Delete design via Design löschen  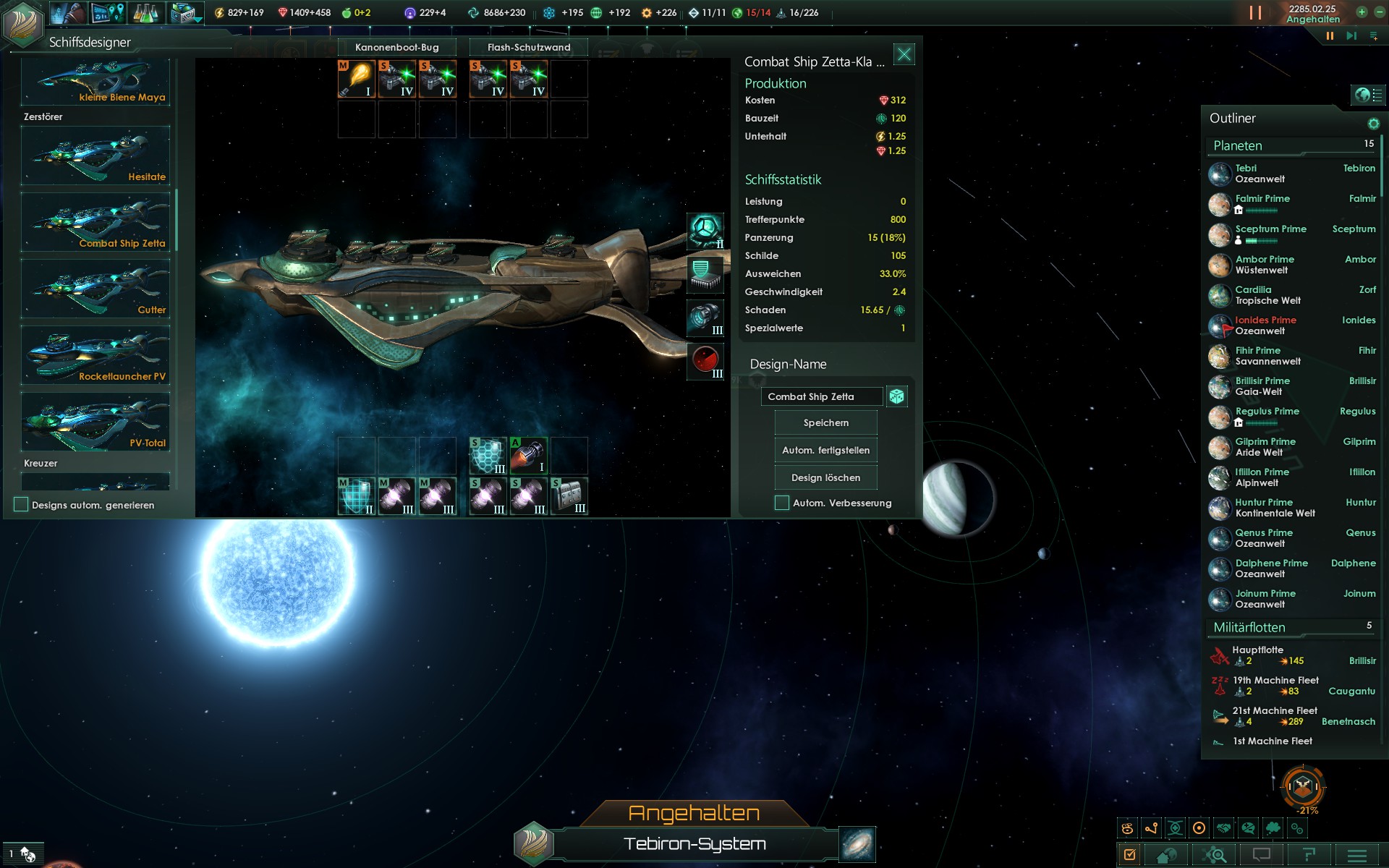(x=825, y=477)
